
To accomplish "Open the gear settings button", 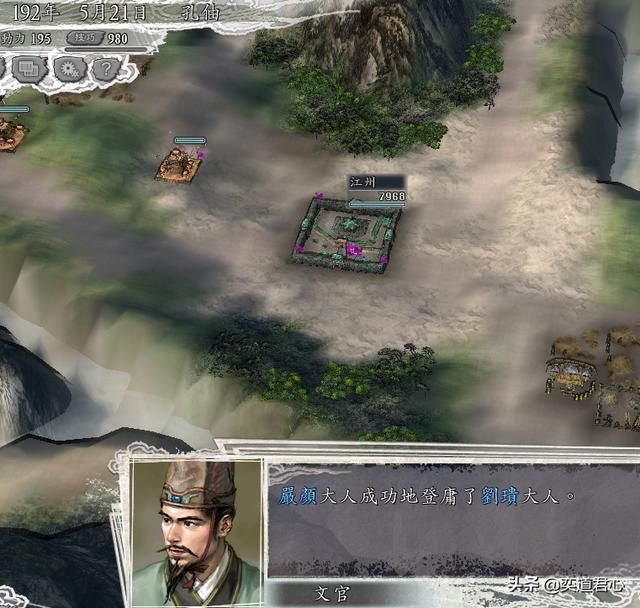I will 70,69.
